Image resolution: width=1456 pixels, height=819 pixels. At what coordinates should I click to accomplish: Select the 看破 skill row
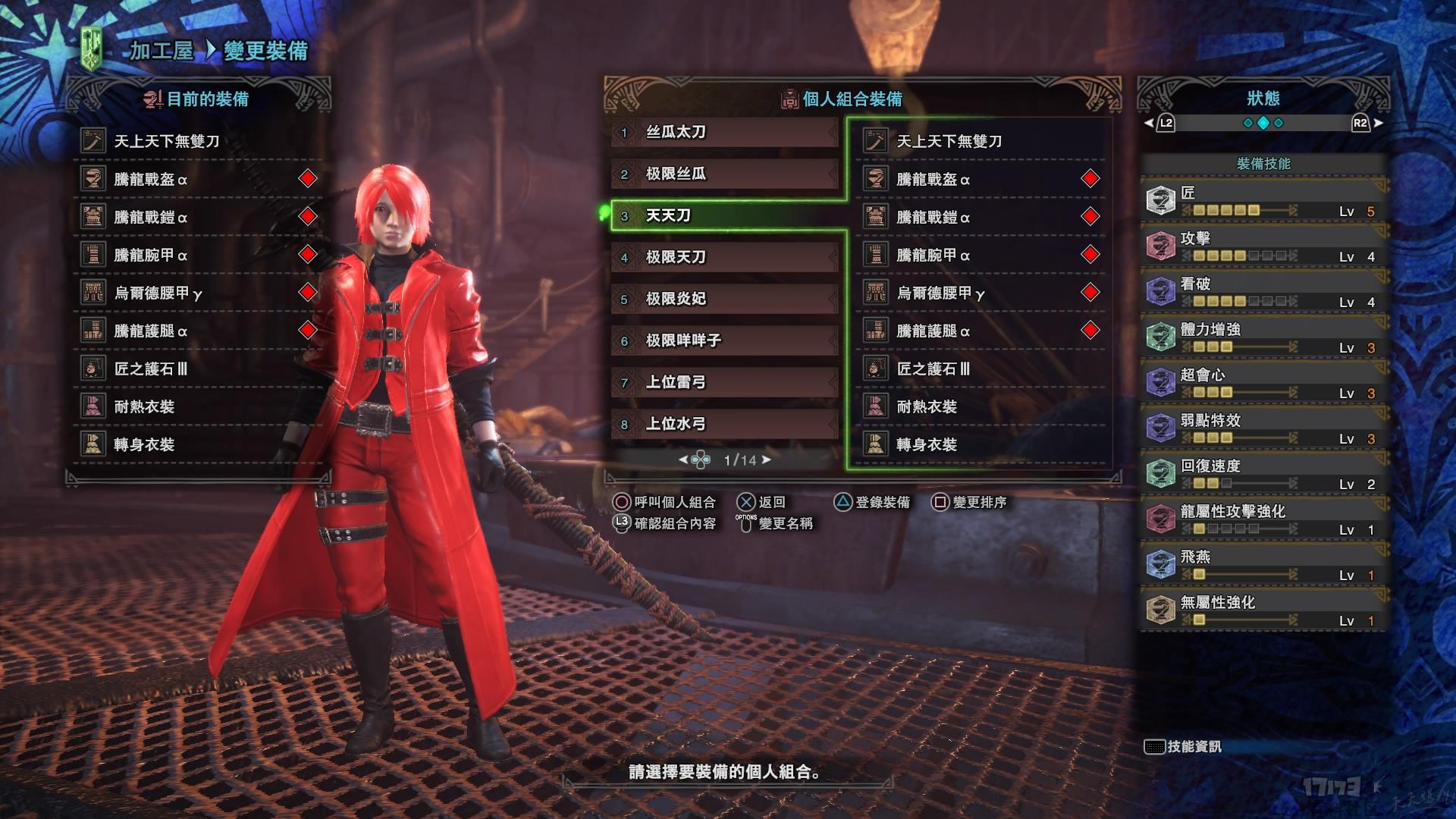(x=1263, y=292)
